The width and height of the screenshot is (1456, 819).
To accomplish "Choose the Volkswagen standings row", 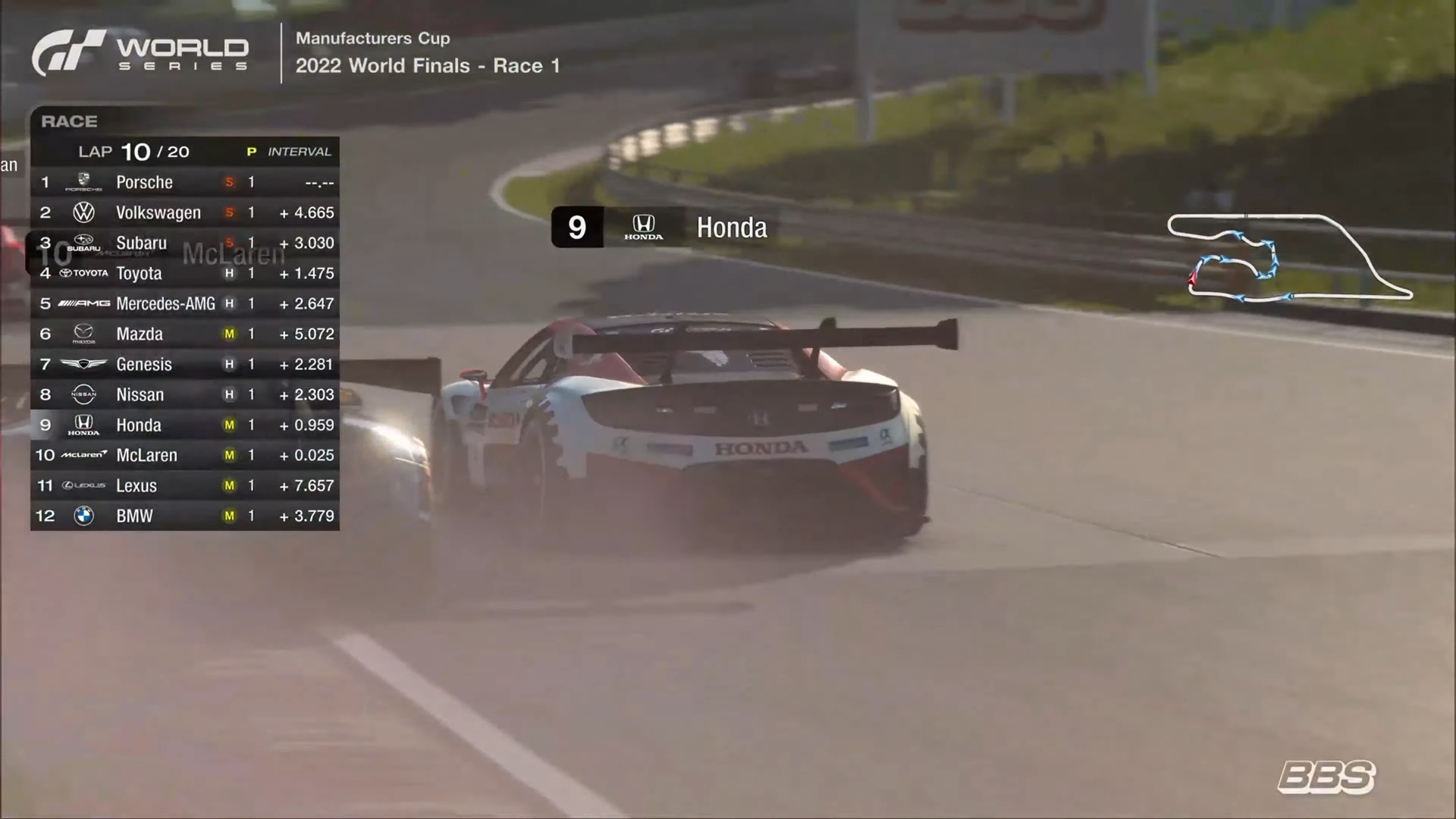I will (x=184, y=212).
